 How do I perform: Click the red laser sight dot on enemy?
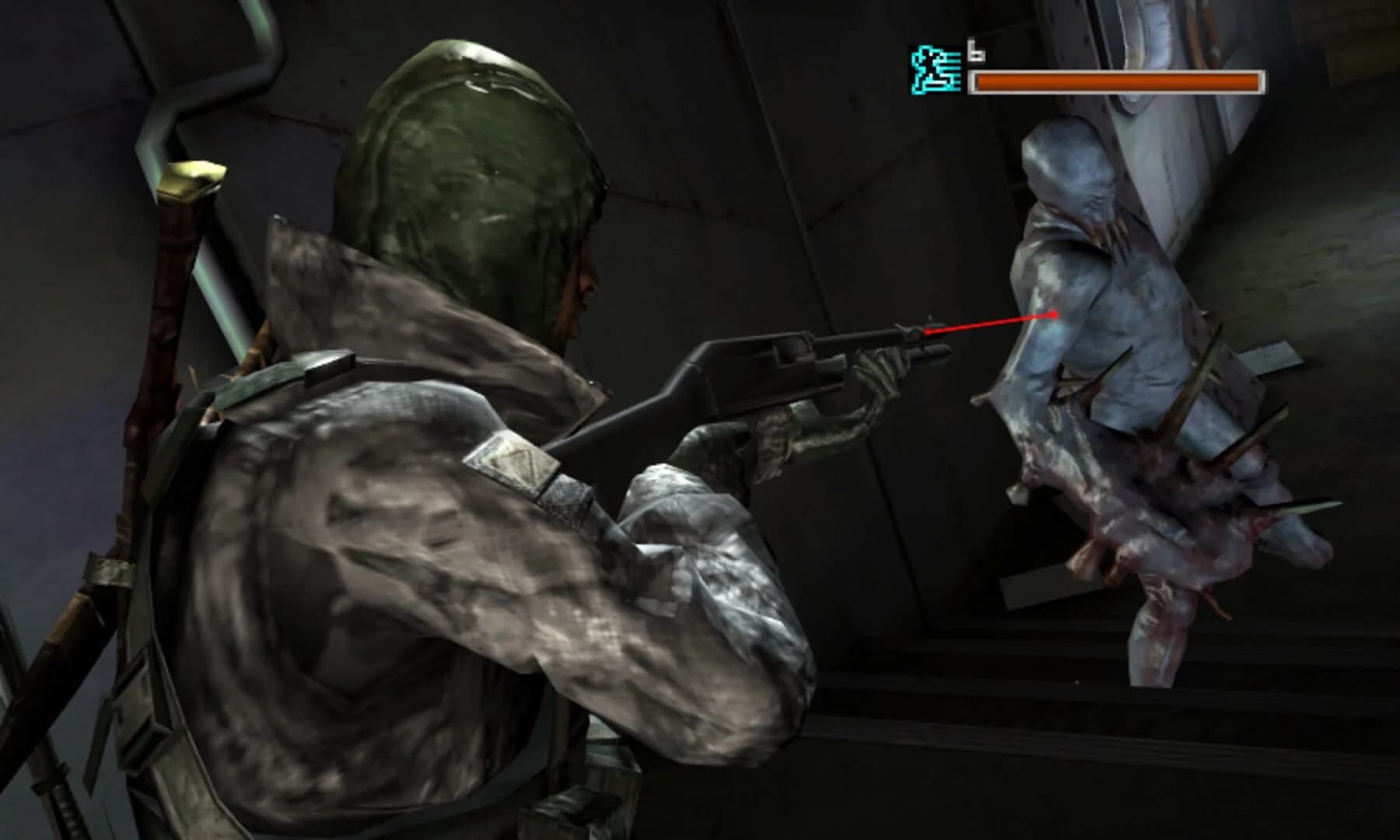coord(1054,315)
